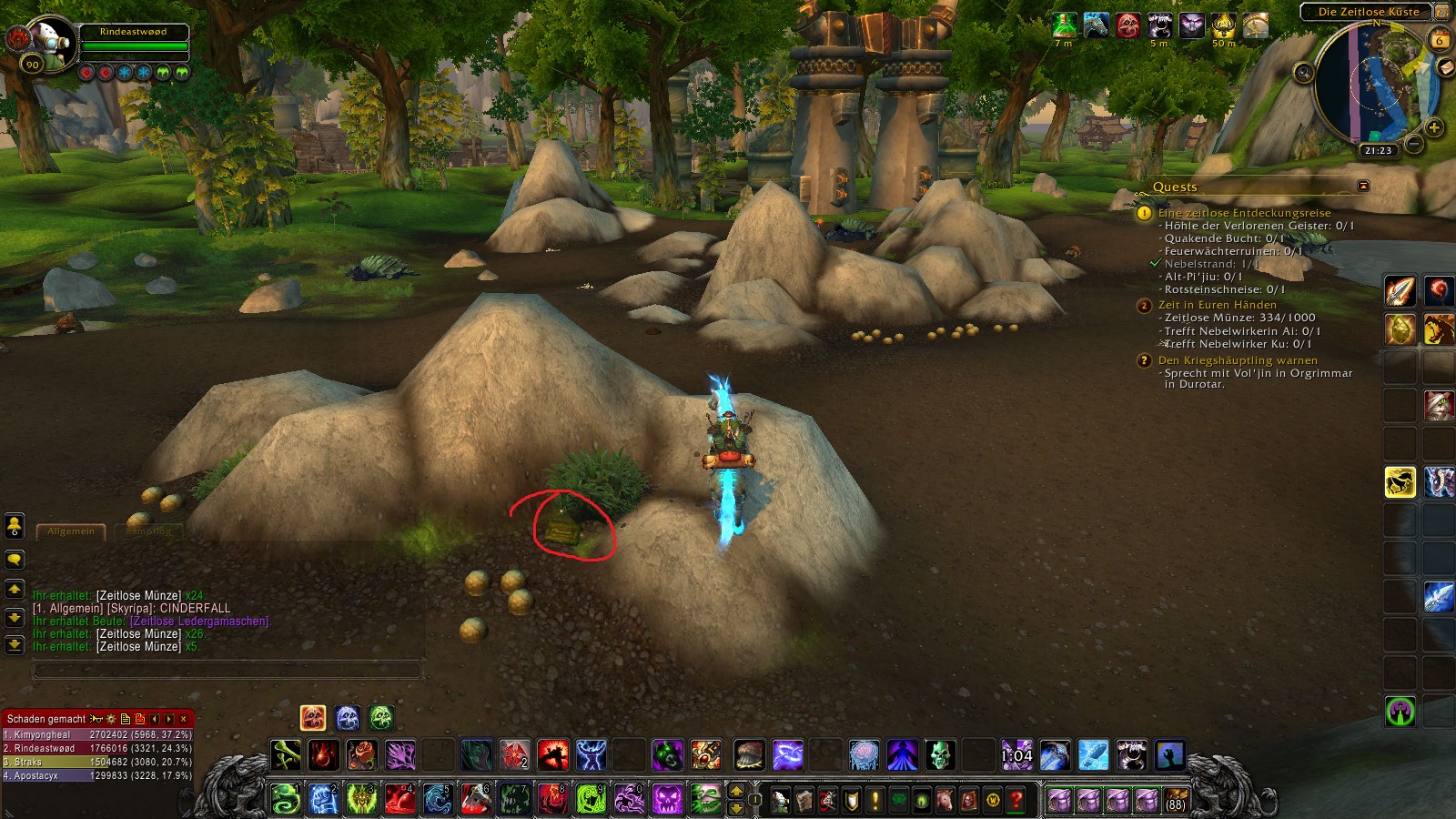Open the calendar button showing 6
Viewport: 1456px width, 819px height.
pos(1439,40)
